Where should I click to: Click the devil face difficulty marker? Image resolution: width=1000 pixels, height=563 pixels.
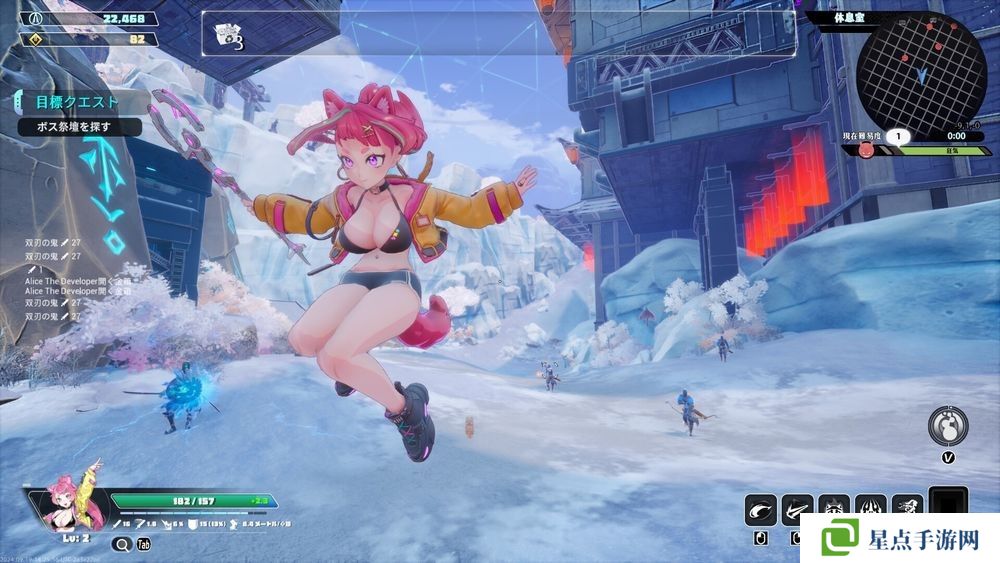click(866, 150)
